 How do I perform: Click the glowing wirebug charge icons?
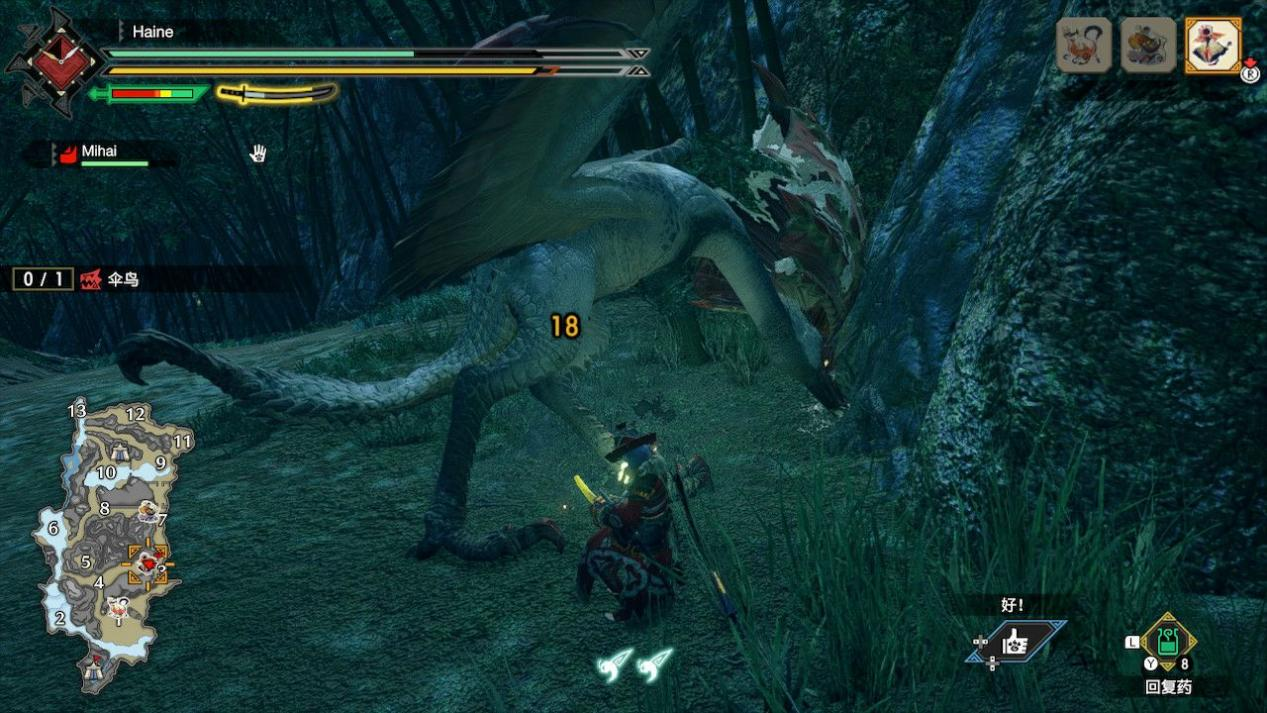[635, 664]
